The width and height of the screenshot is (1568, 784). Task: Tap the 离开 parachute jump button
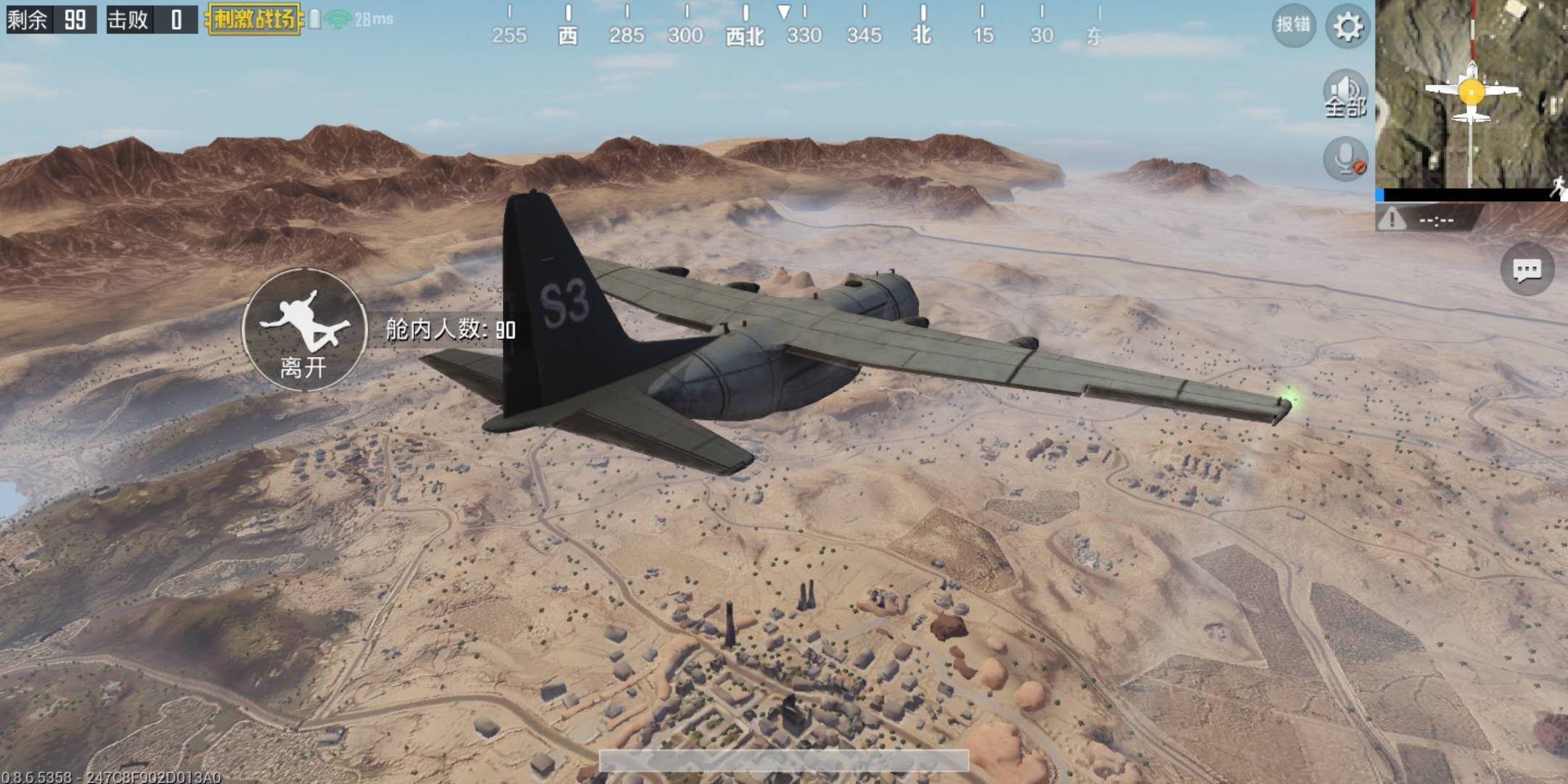click(x=304, y=330)
